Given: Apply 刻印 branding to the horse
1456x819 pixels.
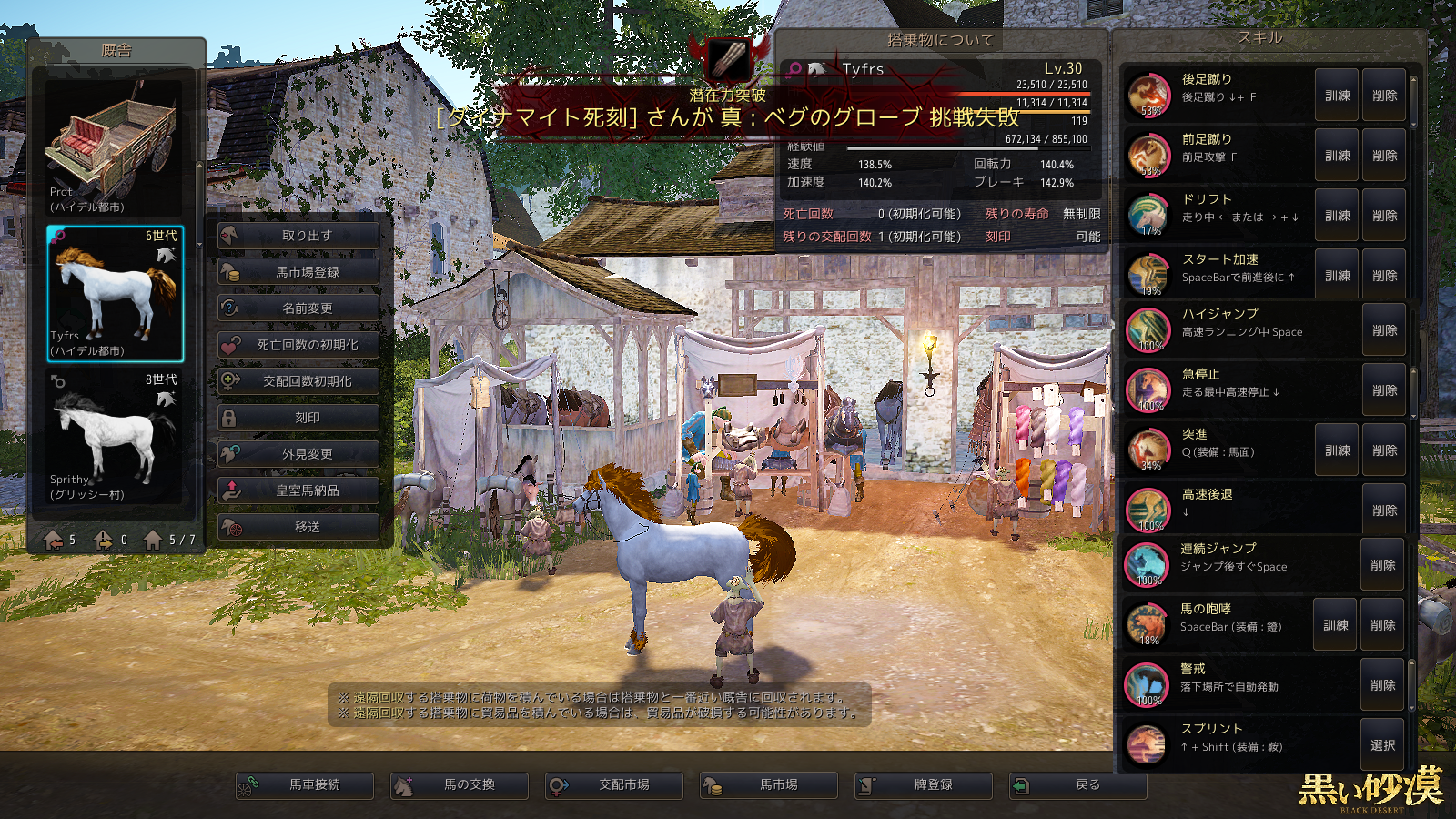Looking at the screenshot, I should point(298,418).
